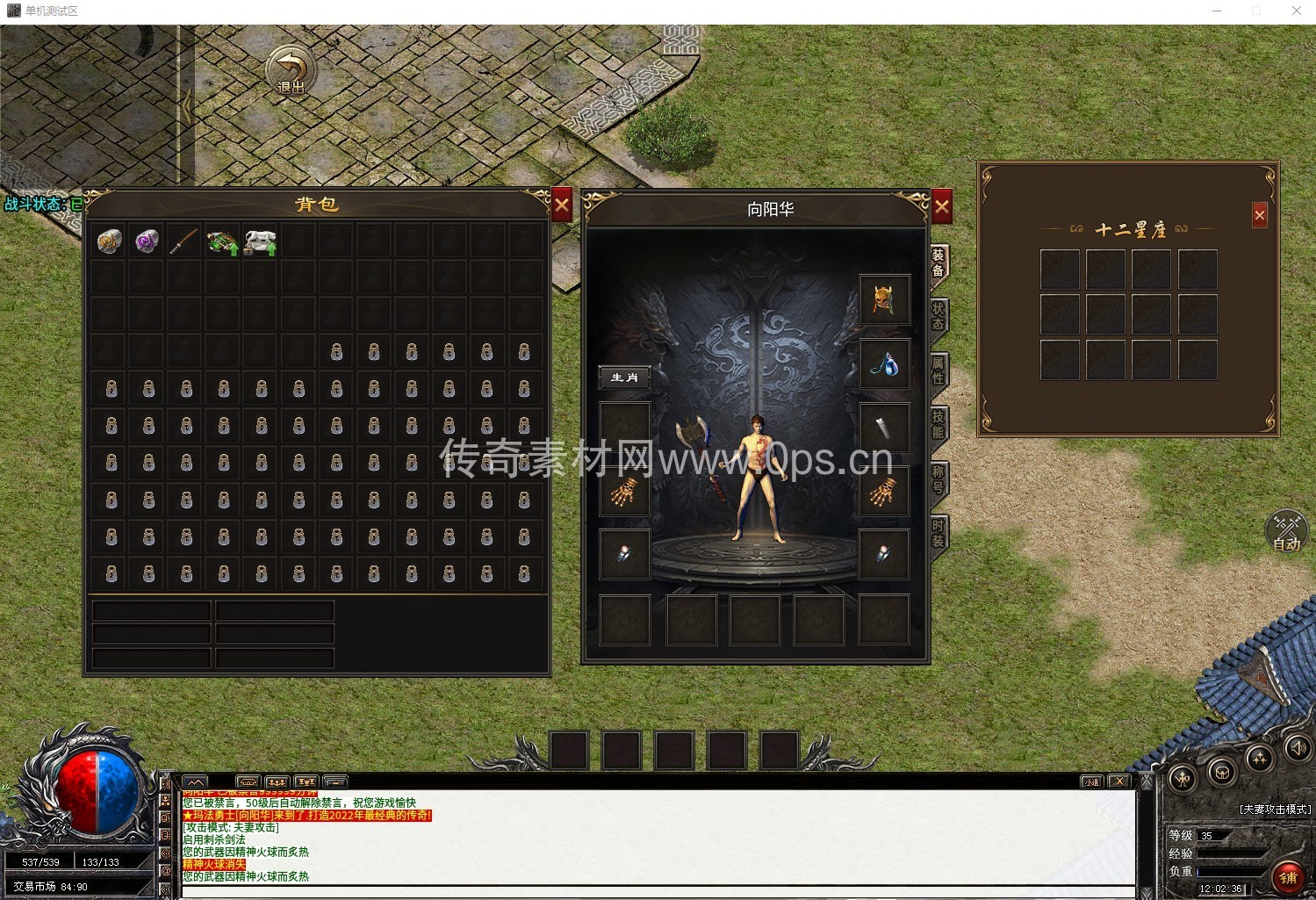Switch to the 状态 status tab
This screenshot has height=900, width=1316.
[x=938, y=316]
